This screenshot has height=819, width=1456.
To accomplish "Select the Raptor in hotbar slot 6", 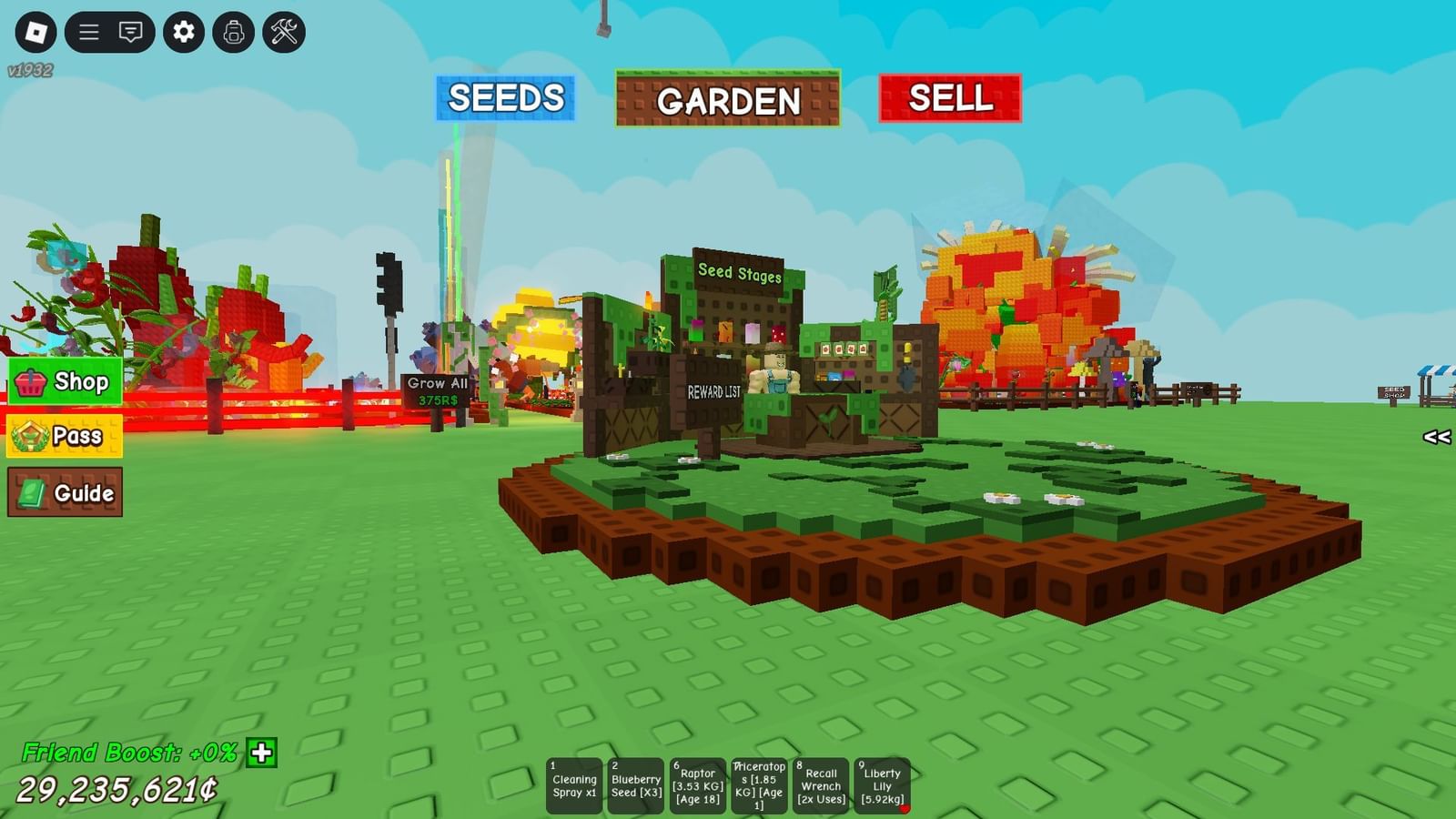I will coord(698,784).
